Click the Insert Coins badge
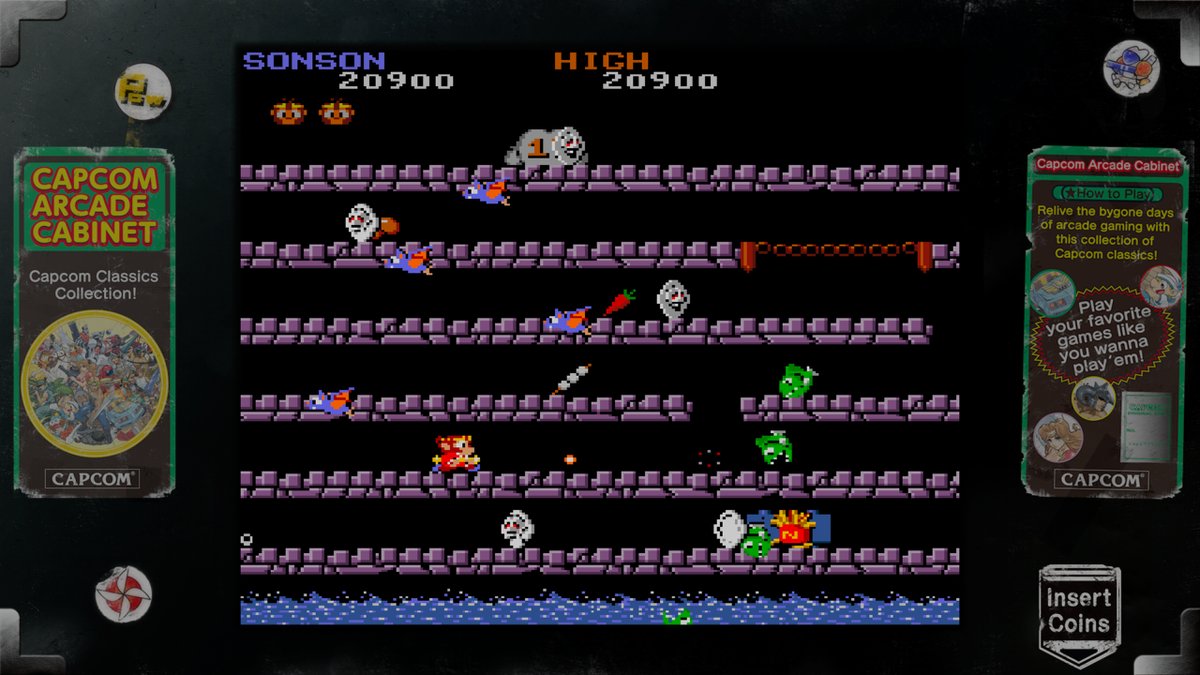This screenshot has height=675, width=1200. coord(1079,611)
